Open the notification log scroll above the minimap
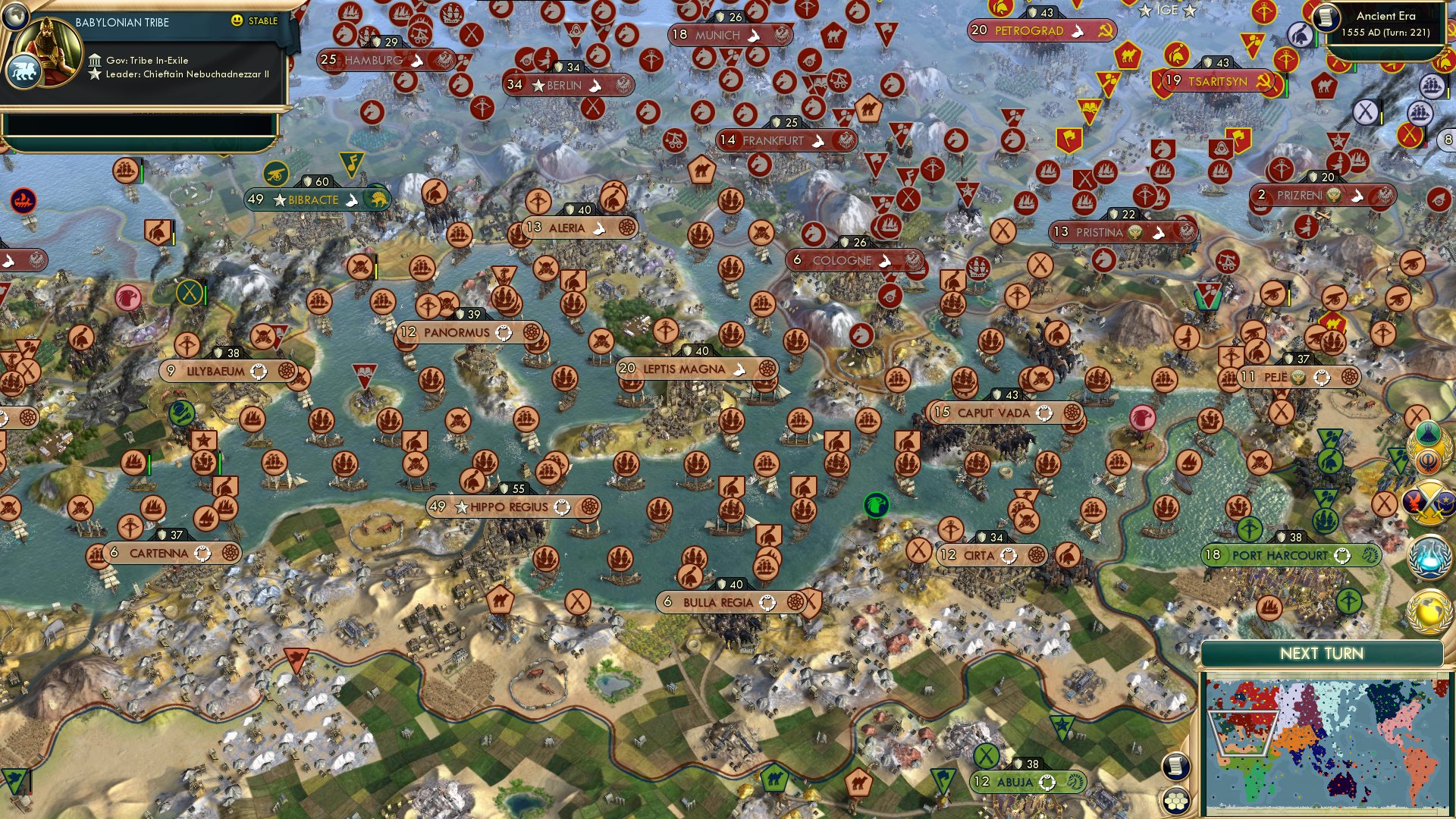The width and height of the screenshot is (1456, 819). (1175, 766)
